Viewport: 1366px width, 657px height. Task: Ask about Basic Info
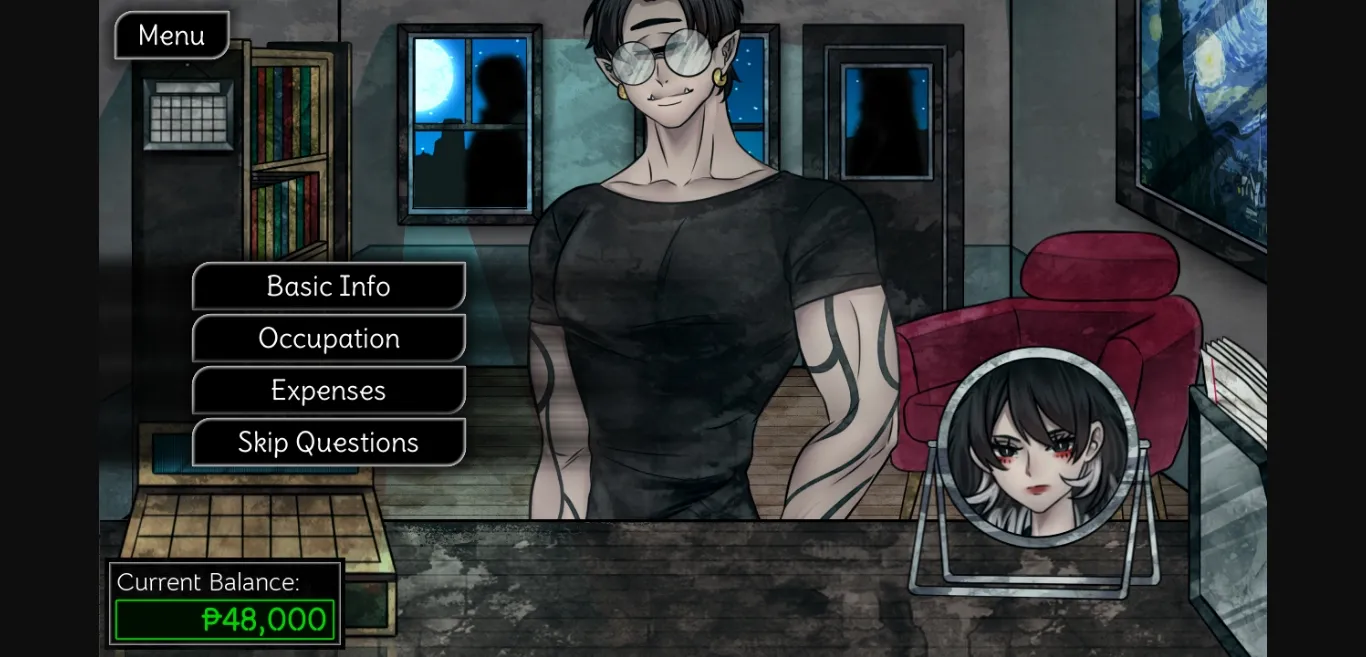[328, 287]
